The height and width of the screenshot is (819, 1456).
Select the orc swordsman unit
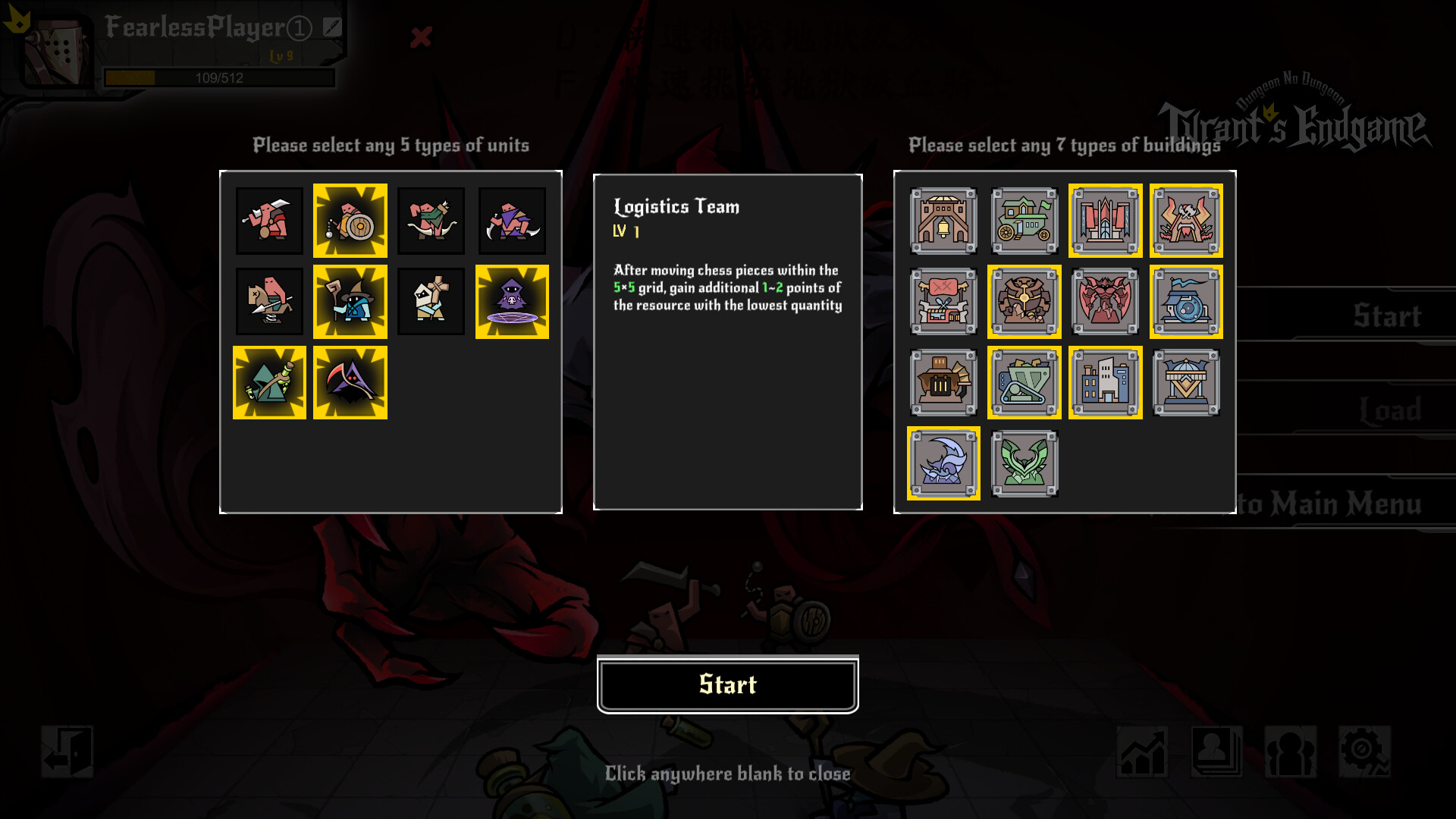268,221
